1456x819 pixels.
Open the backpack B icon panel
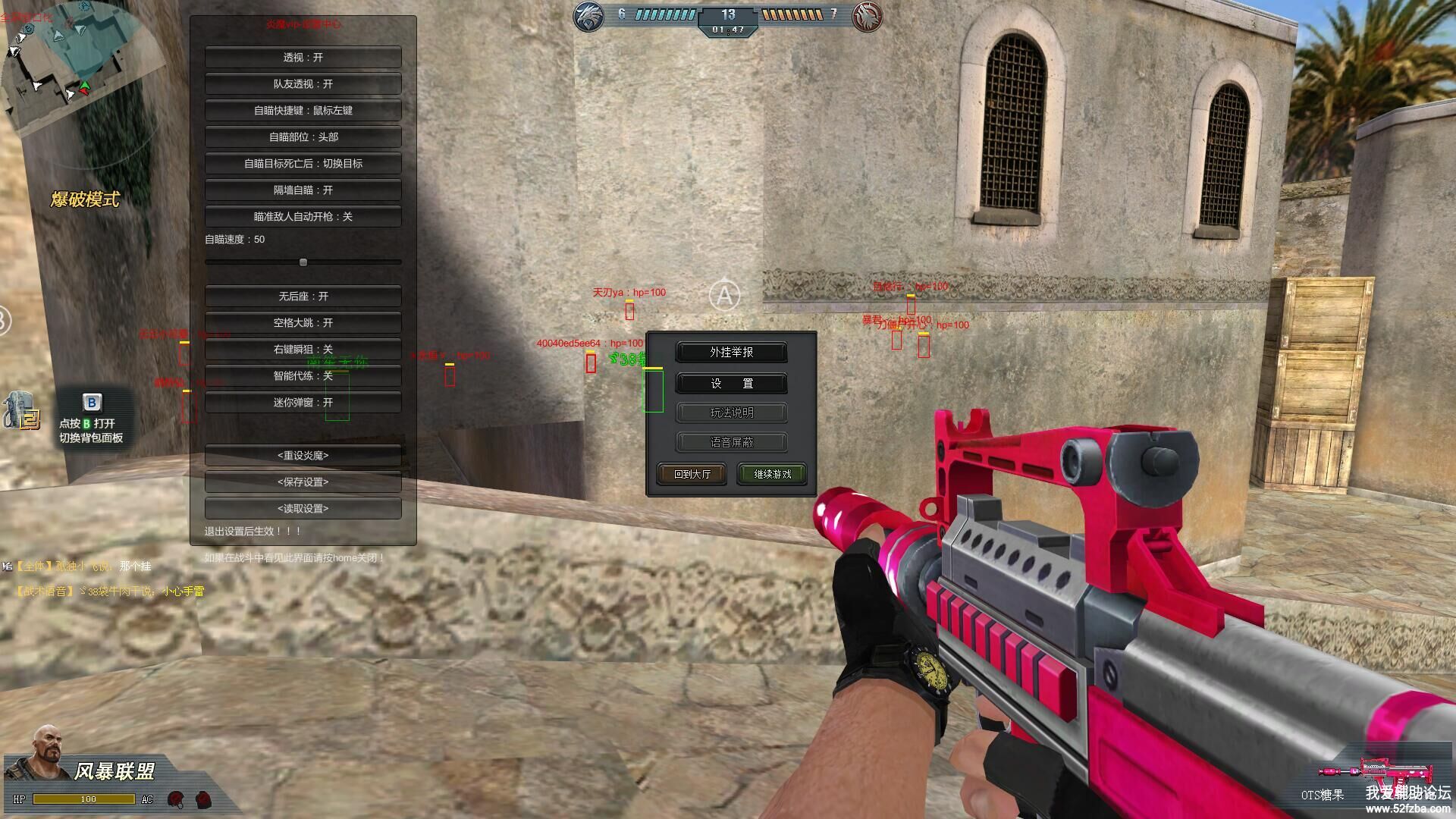coord(92,403)
